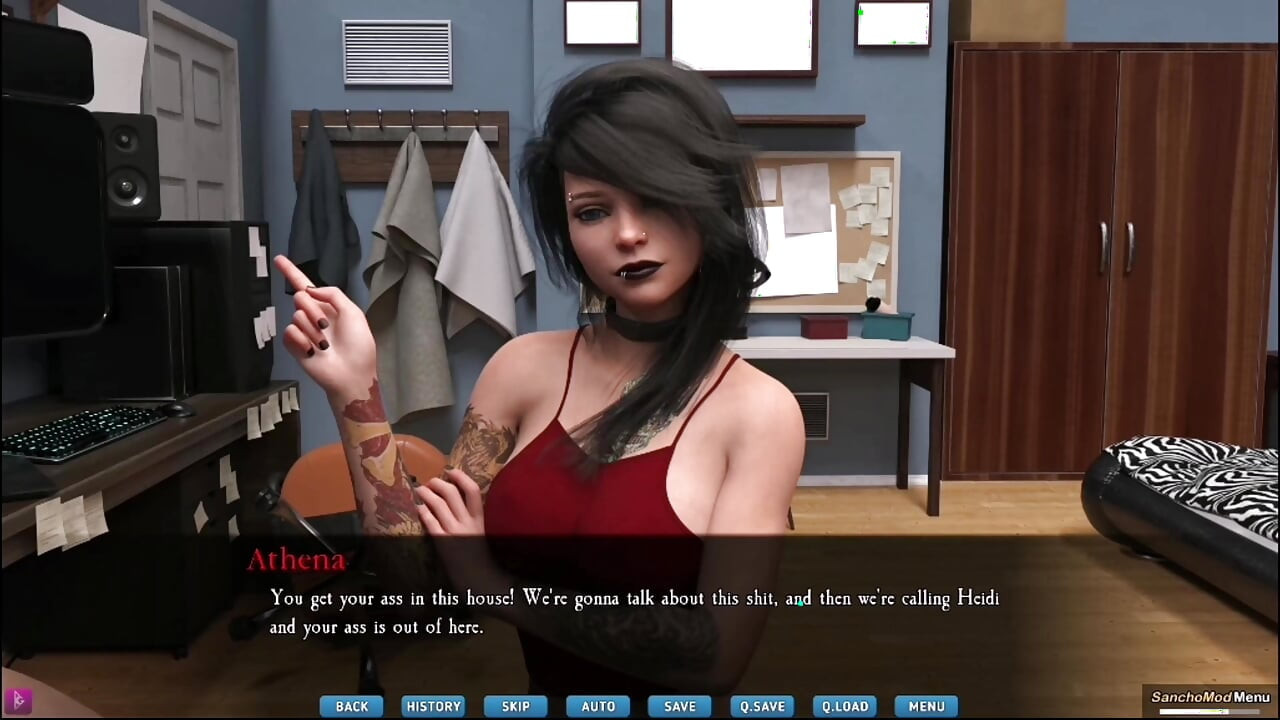Click the green dot at the right frame's bottom edge
1280x720 pixels.
(894, 43)
